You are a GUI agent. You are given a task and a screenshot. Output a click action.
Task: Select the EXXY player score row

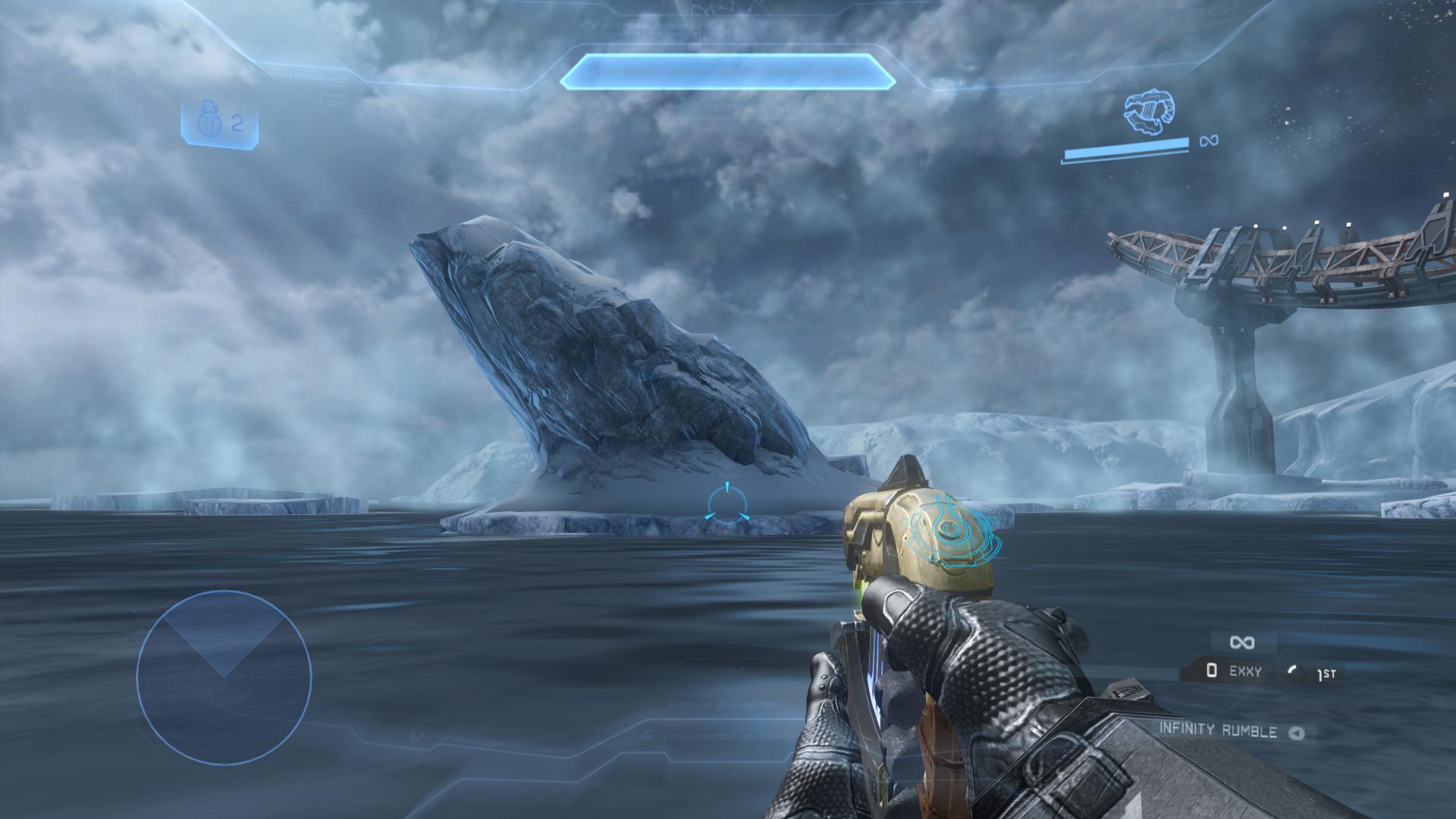tap(1235, 671)
